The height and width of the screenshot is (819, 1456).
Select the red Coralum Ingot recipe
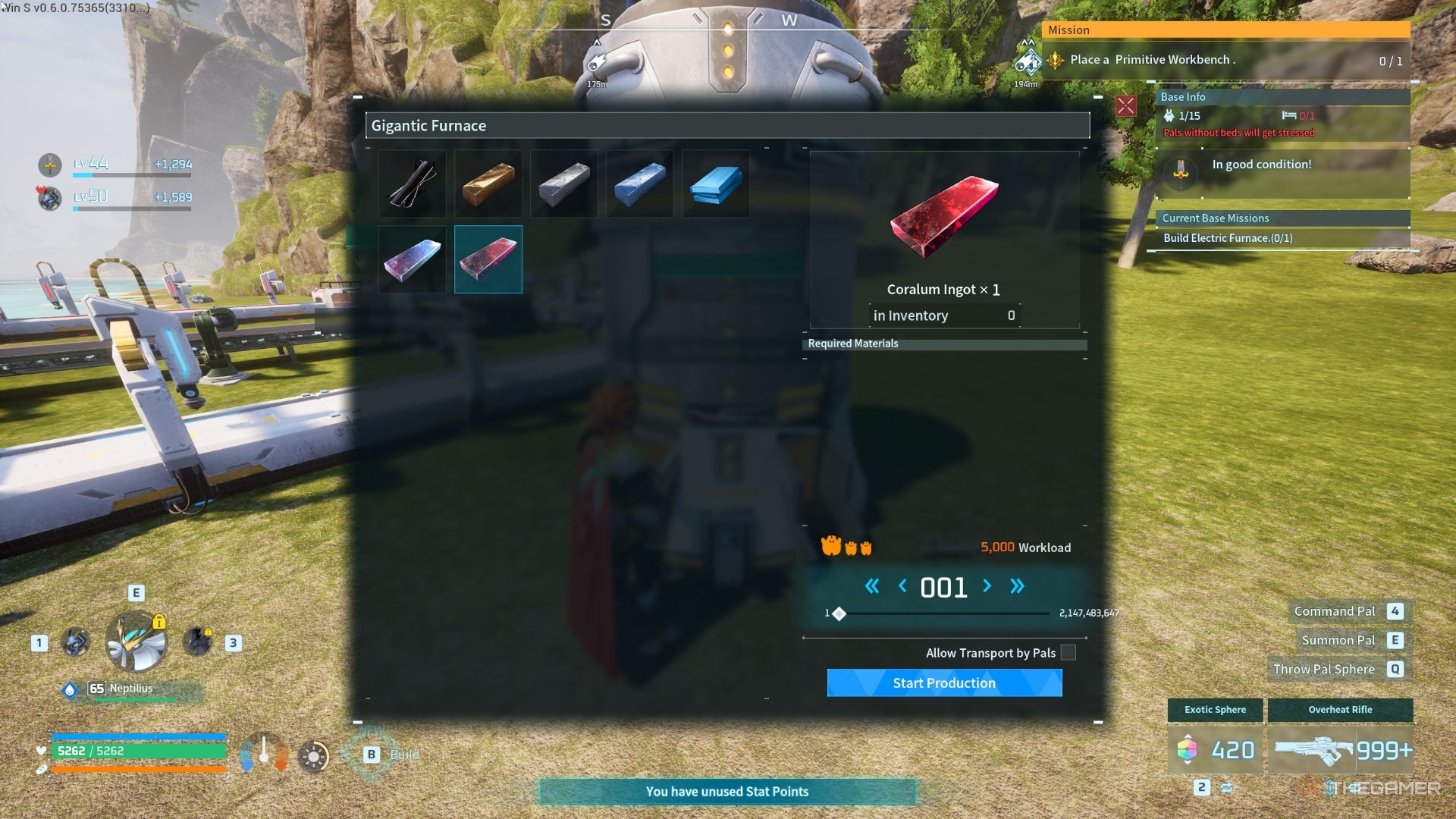click(488, 259)
